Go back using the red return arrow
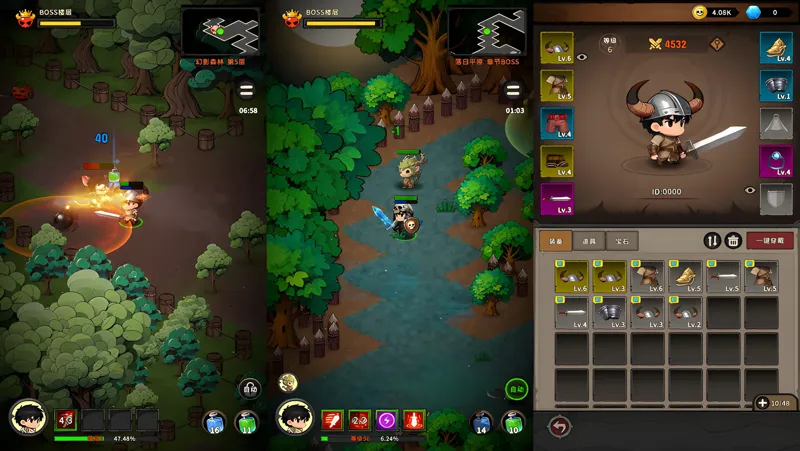 (x=559, y=426)
